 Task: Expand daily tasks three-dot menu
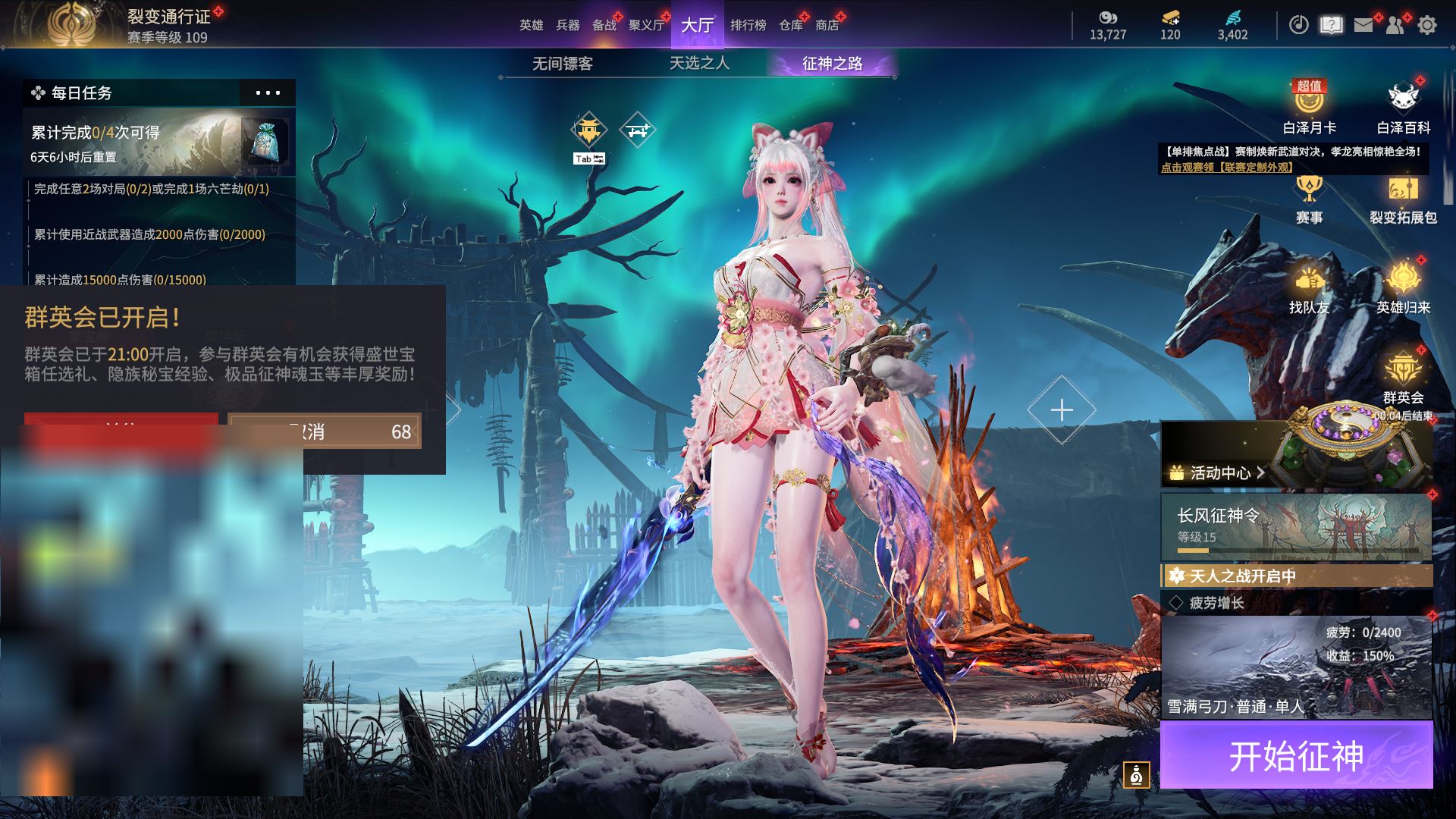click(268, 93)
